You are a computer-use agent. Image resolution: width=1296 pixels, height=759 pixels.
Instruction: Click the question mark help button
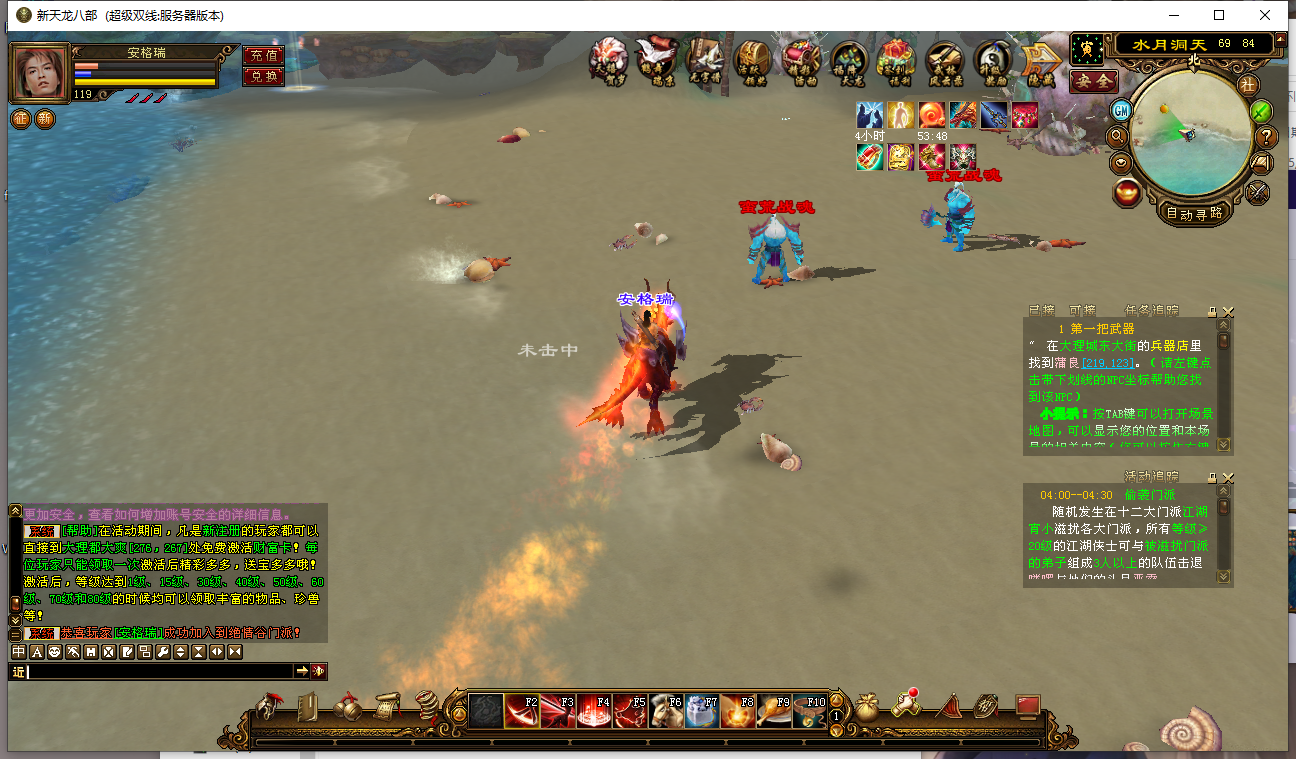[1266, 137]
